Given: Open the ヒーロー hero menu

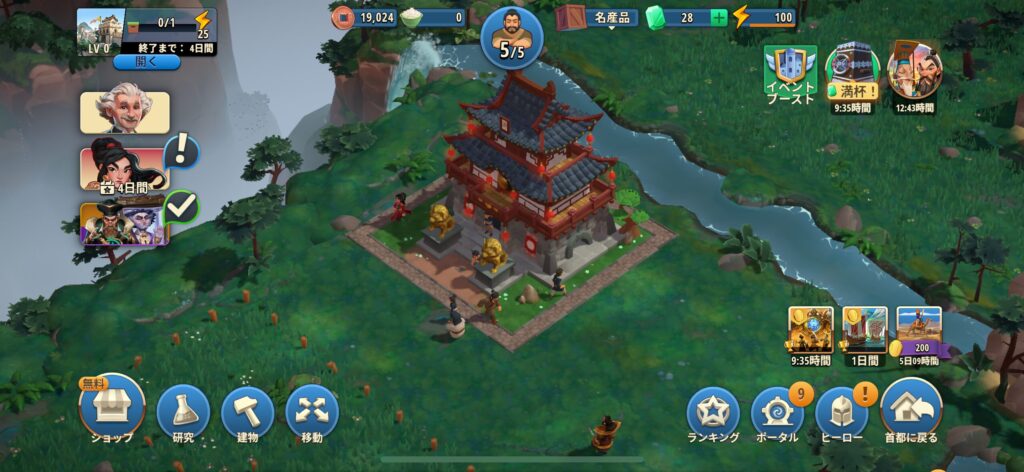Looking at the screenshot, I should (x=842, y=411).
